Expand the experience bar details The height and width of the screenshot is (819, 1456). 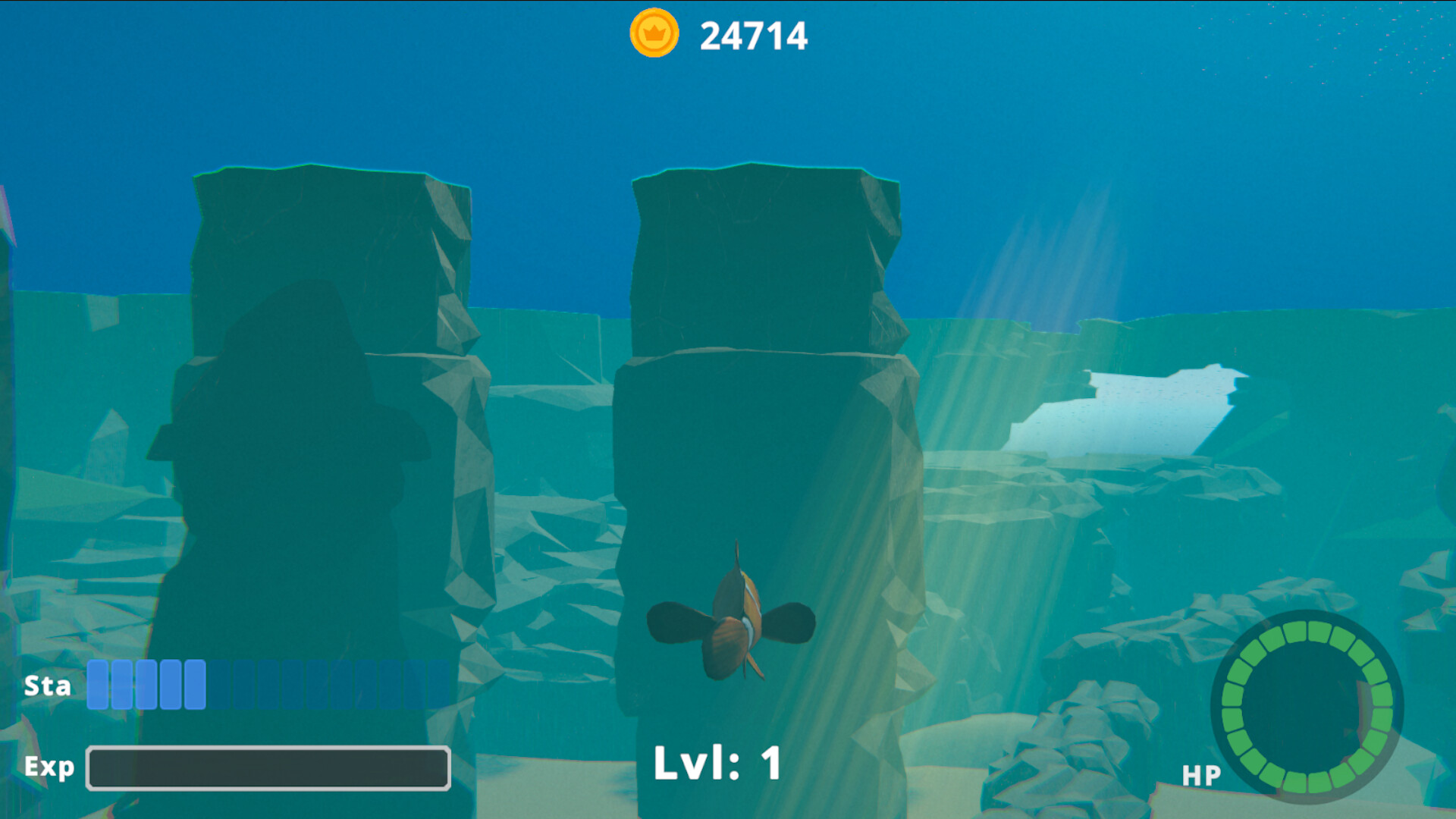(269, 767)
